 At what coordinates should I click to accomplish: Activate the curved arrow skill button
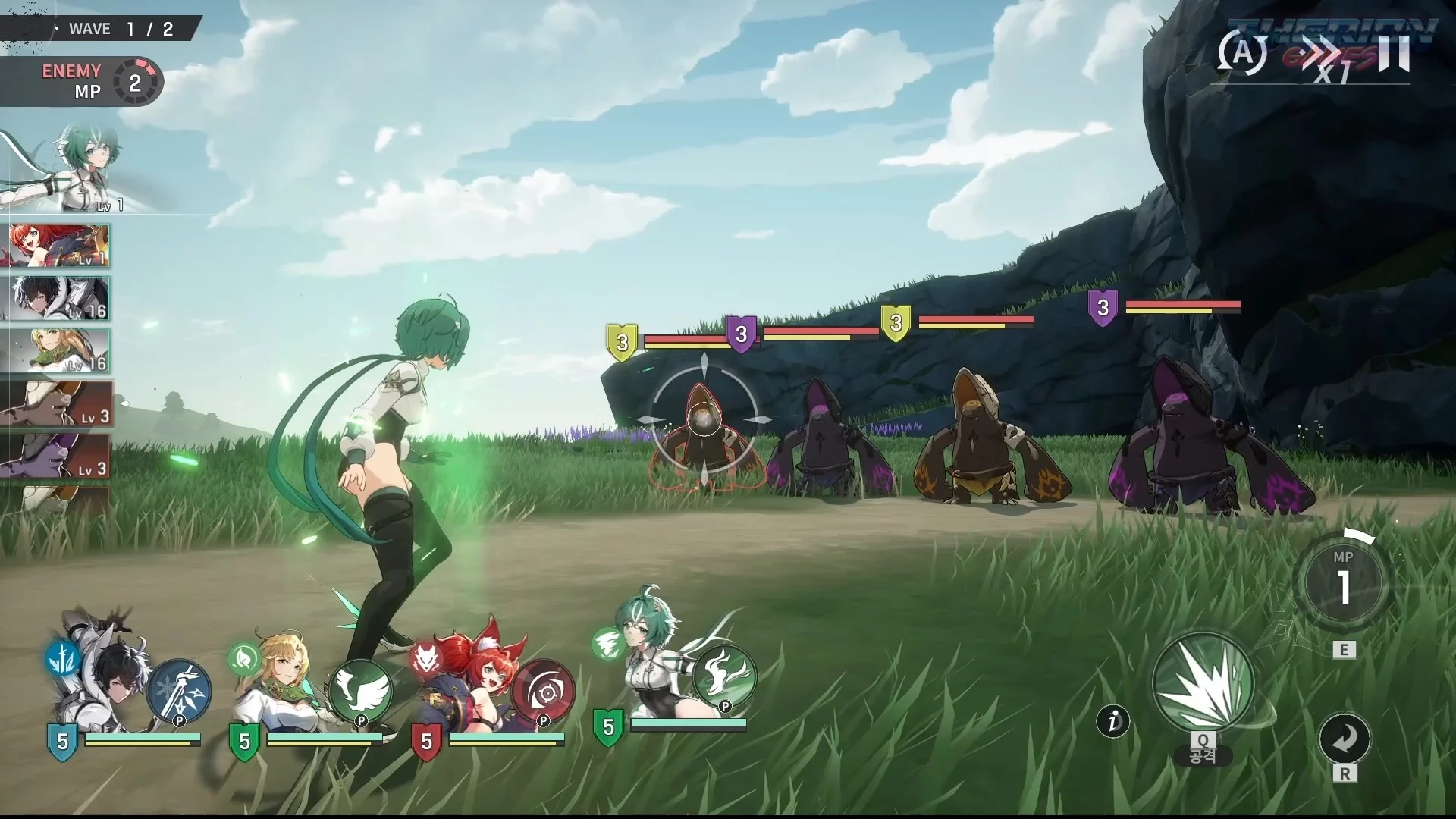pyautogui.click(x=1345, y=739)
